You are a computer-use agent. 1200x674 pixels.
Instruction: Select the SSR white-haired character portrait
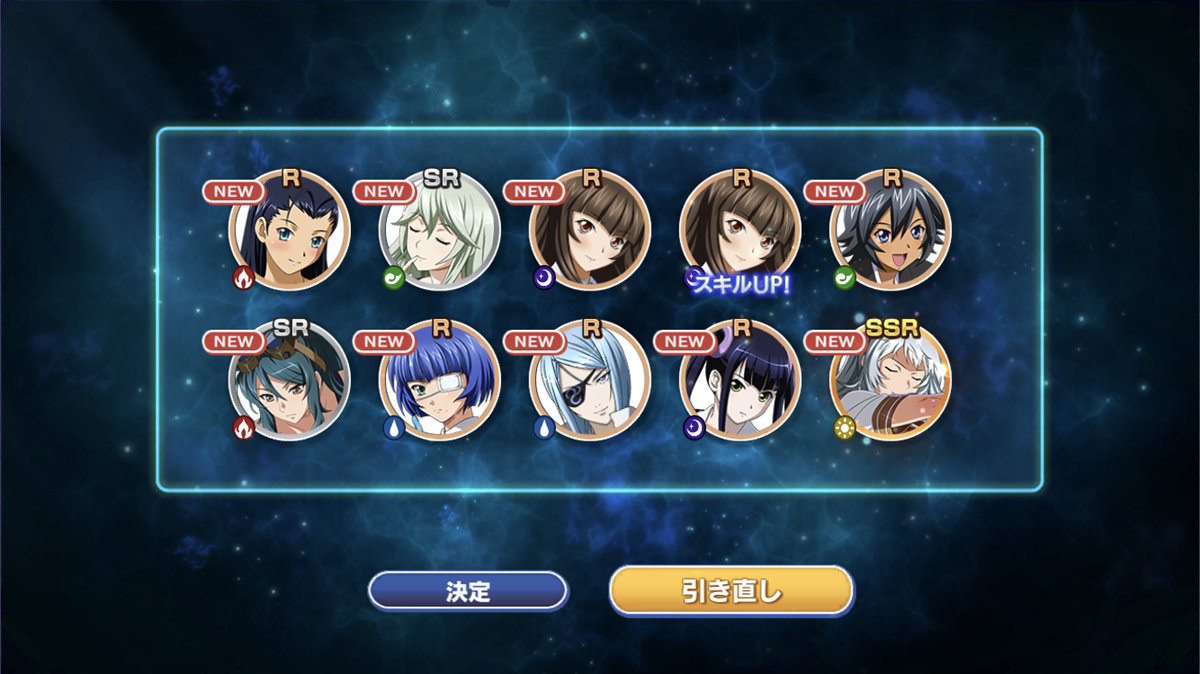[x=890, y=381]
